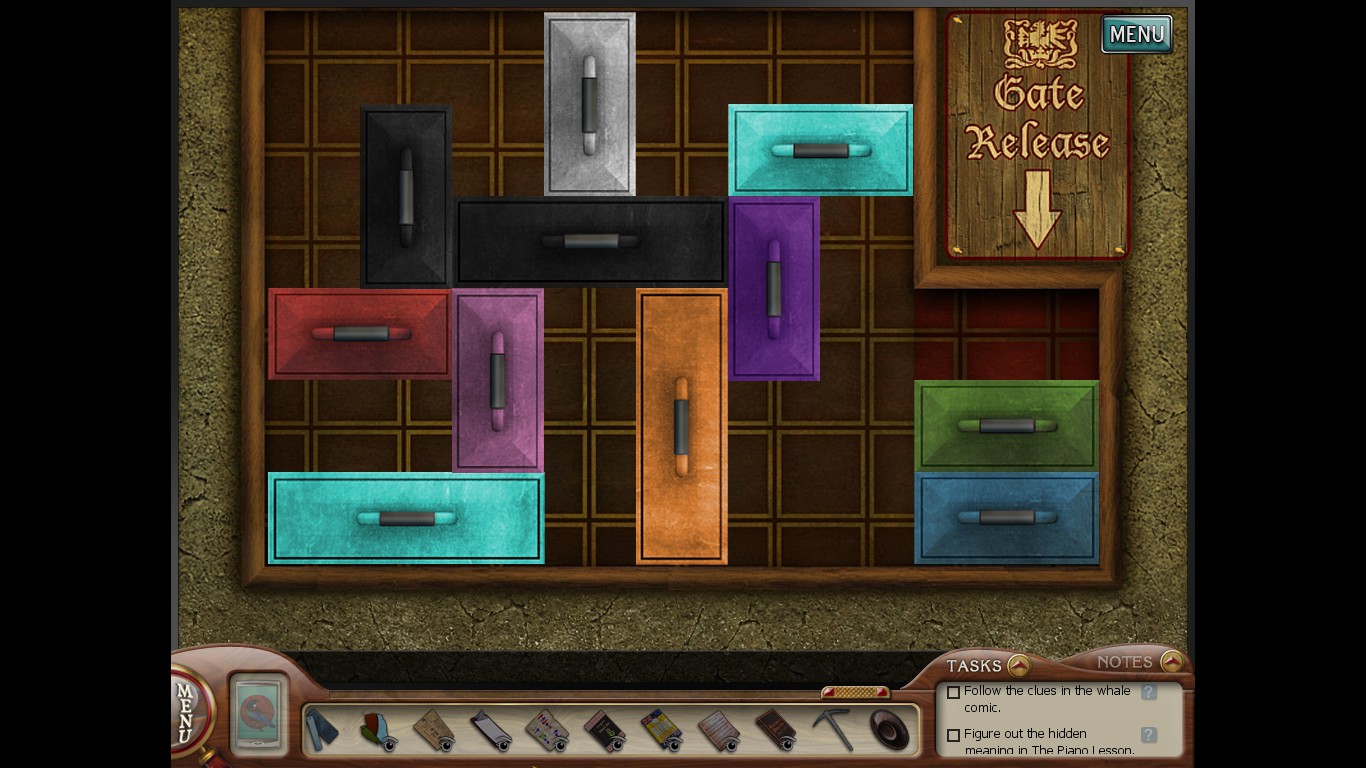Select the pickaxe in inventory
The image size is (1366, 768).
(832, 729)
